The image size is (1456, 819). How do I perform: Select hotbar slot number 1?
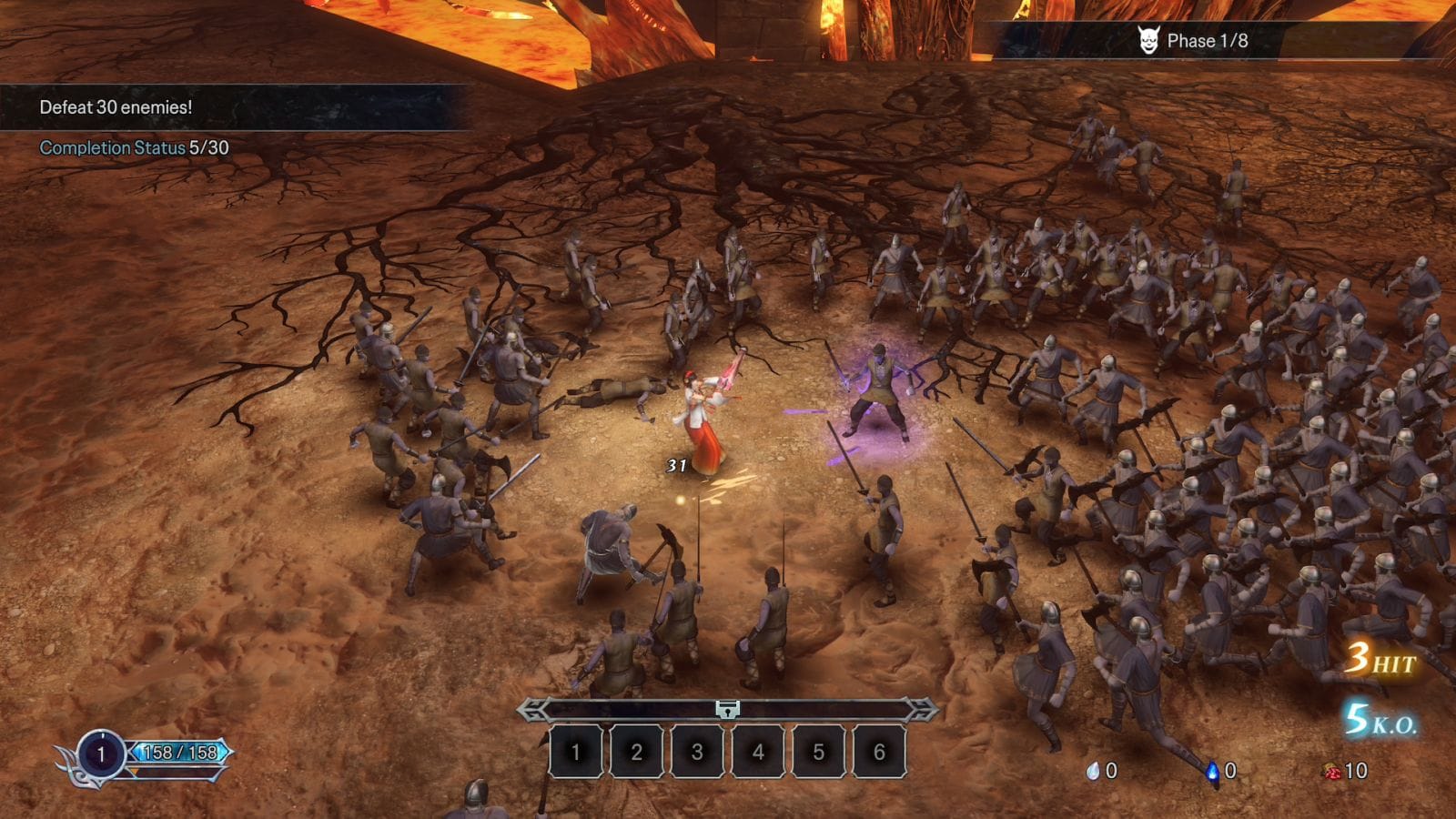(x=575, y=752)
